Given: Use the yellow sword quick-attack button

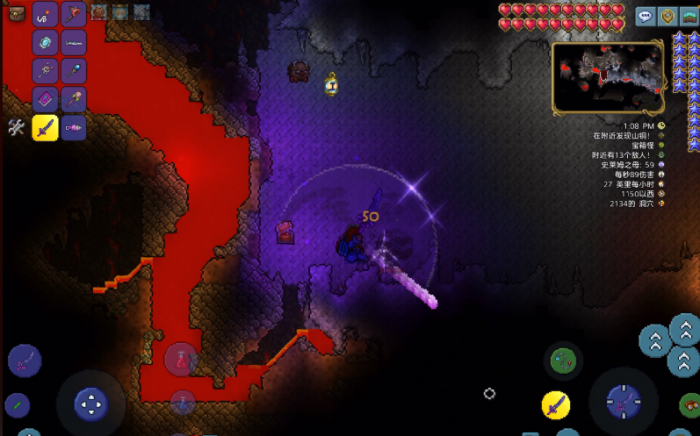Looking at the screenshot, I should coord(556,405).
